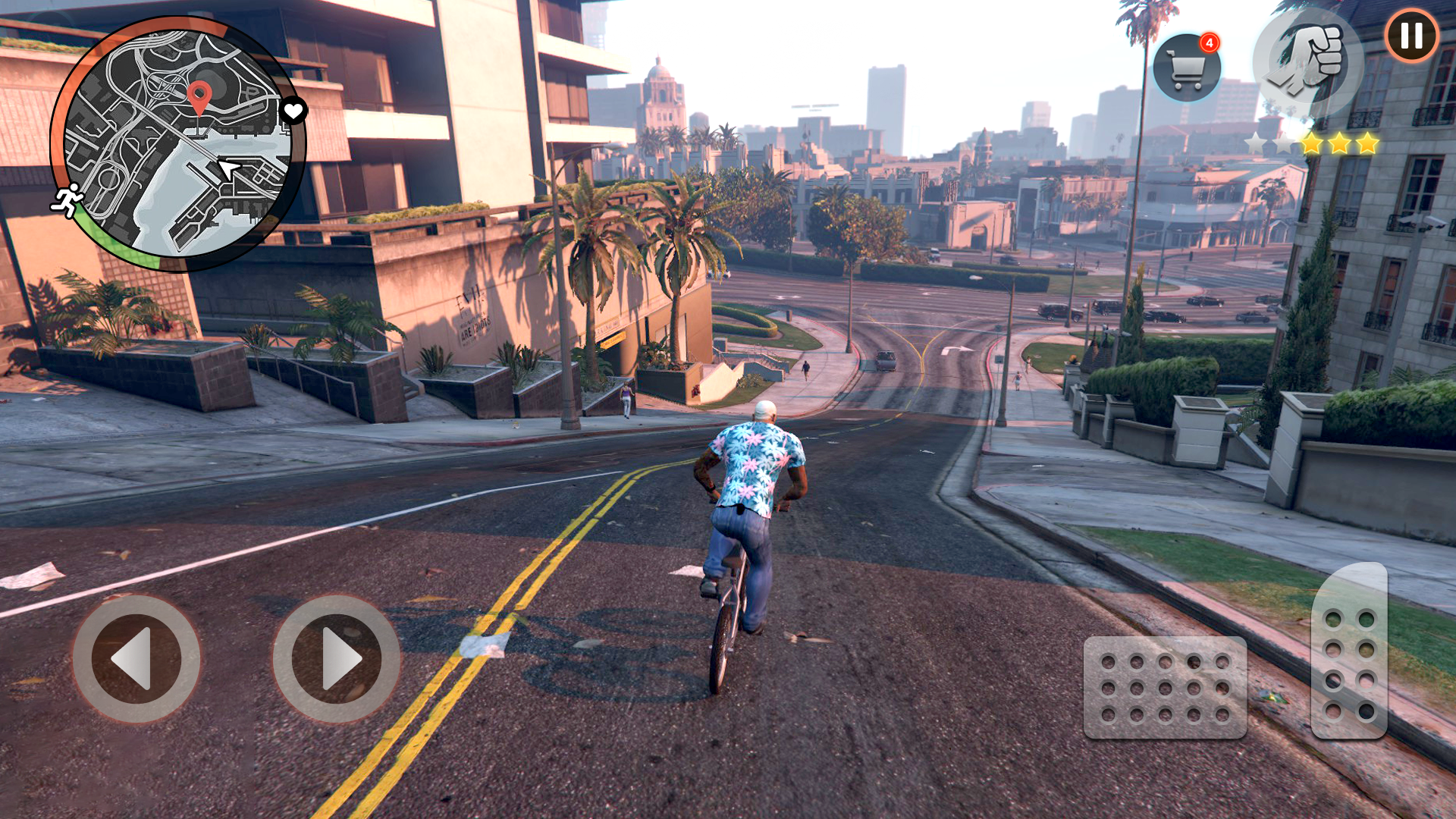
Task: Steer left with the left arrow
Action: point(136,658)
